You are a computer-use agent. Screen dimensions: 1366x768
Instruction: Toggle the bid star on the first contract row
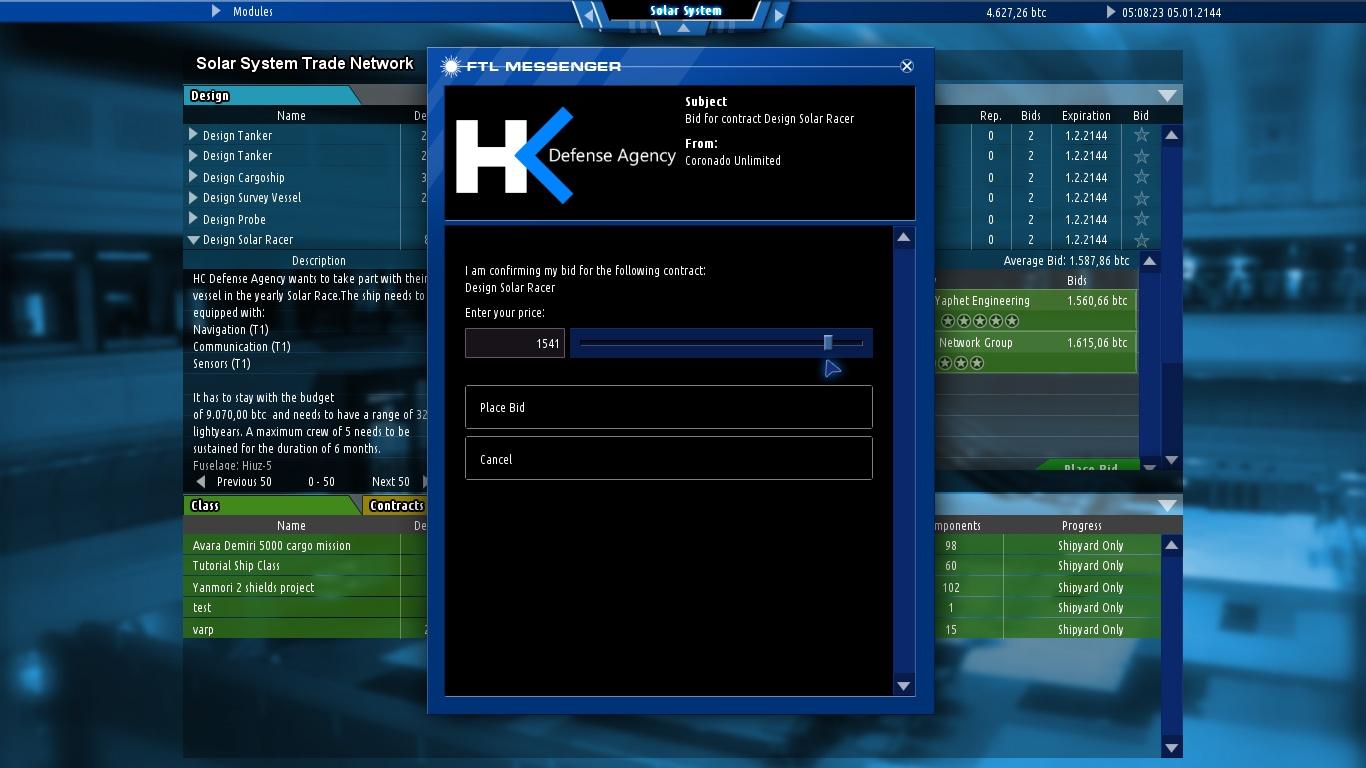(1140, 135)
